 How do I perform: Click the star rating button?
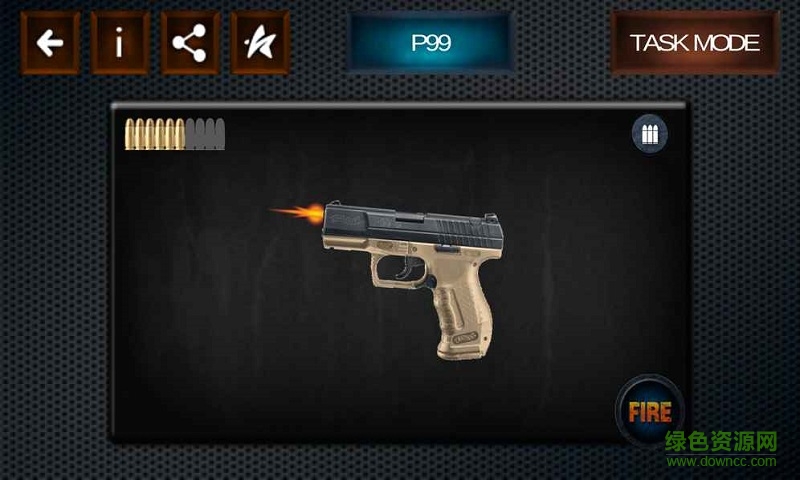260,43
